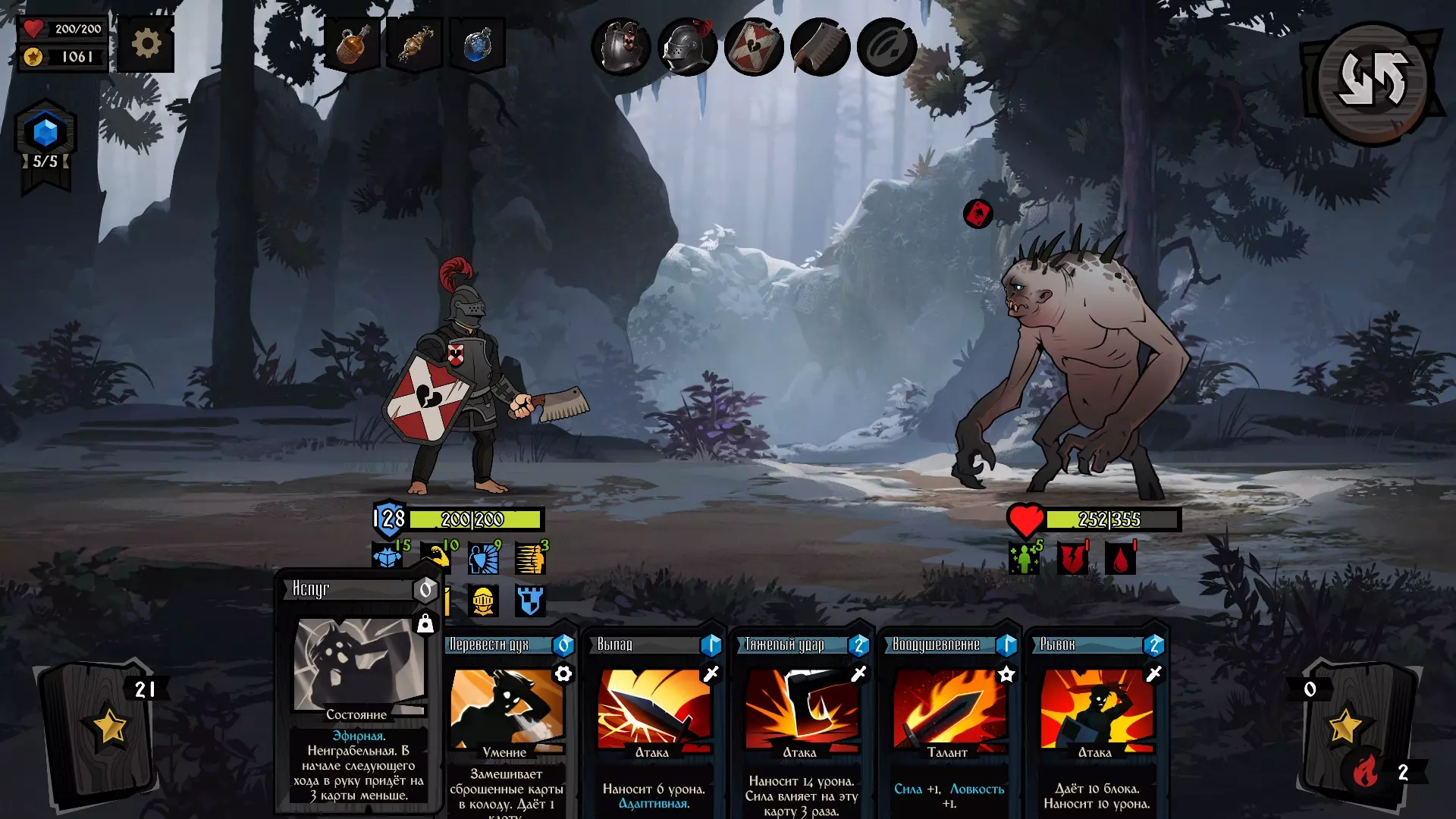This screenshot has width=1456, height=819.
Task: Inspect the cleaver relic
Action: click(x=820, y=47)
